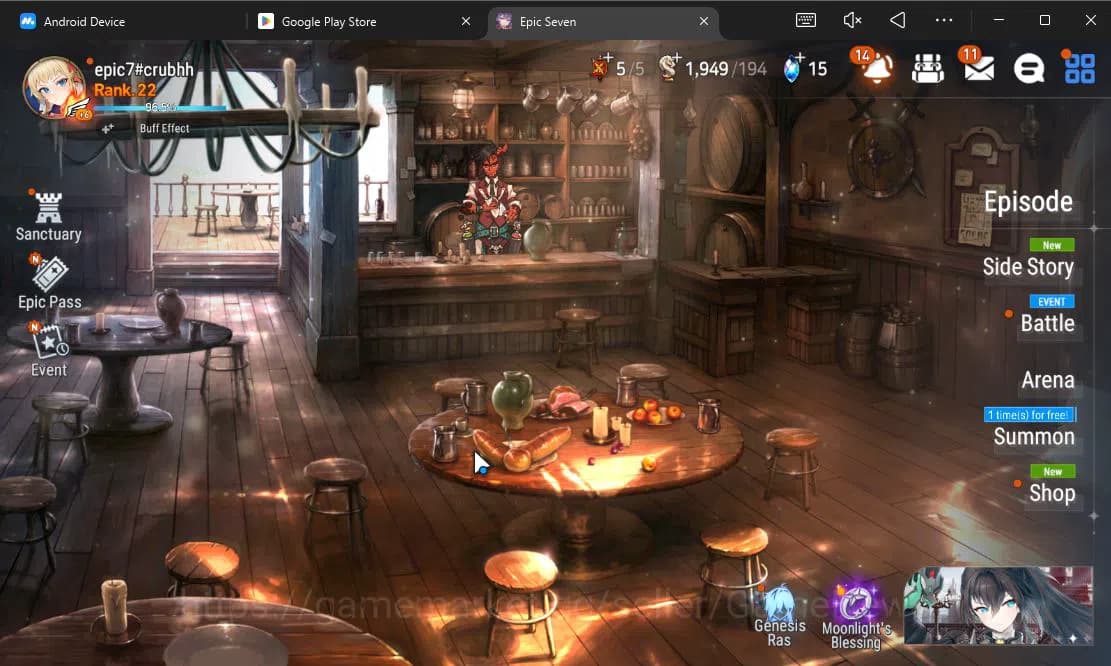Open the mailbox envelope
Viewport: 1111px width, 666px height.
click(978, 68)
